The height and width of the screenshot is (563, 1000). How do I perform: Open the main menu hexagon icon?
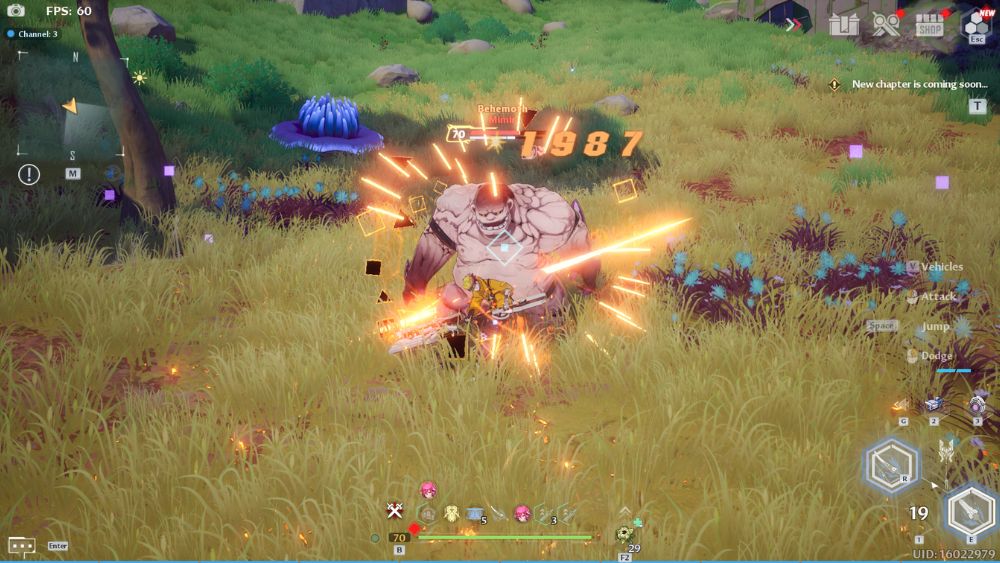coord(976,24)
